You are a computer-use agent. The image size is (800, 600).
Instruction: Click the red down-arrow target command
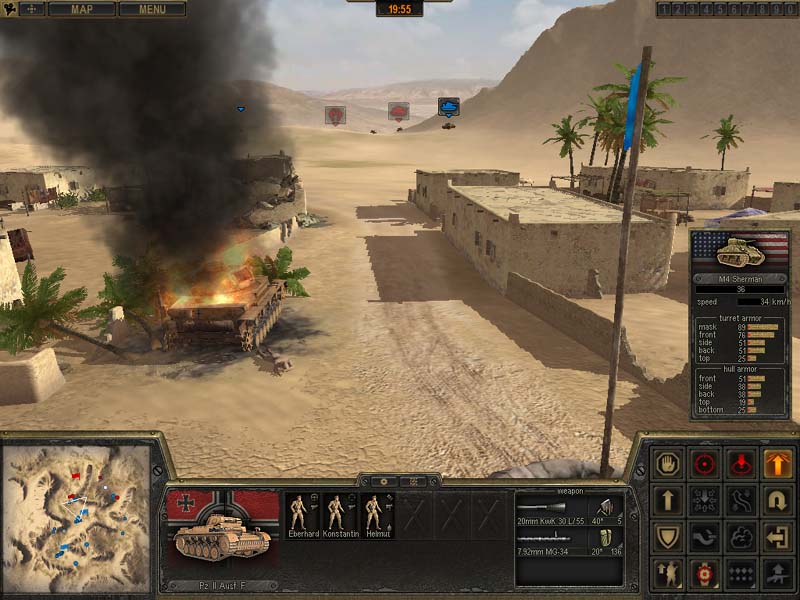tap(741, 464)
